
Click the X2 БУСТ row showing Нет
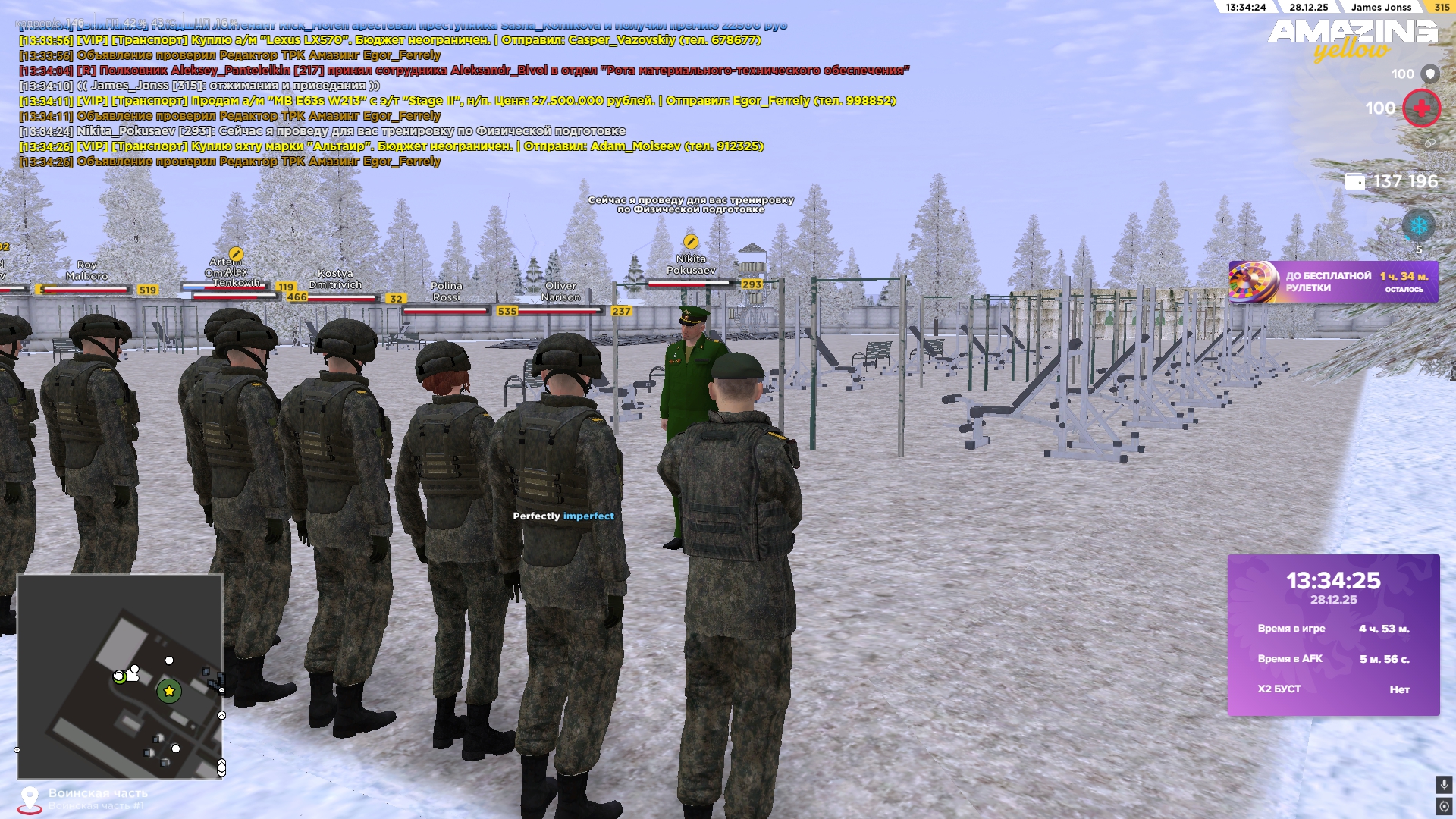(1338, 689)
